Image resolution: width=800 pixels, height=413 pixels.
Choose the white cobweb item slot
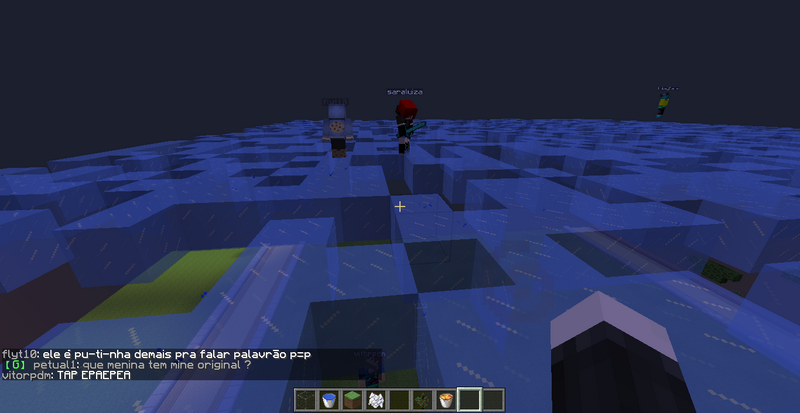pyautogui.click(x=375, y=401)
